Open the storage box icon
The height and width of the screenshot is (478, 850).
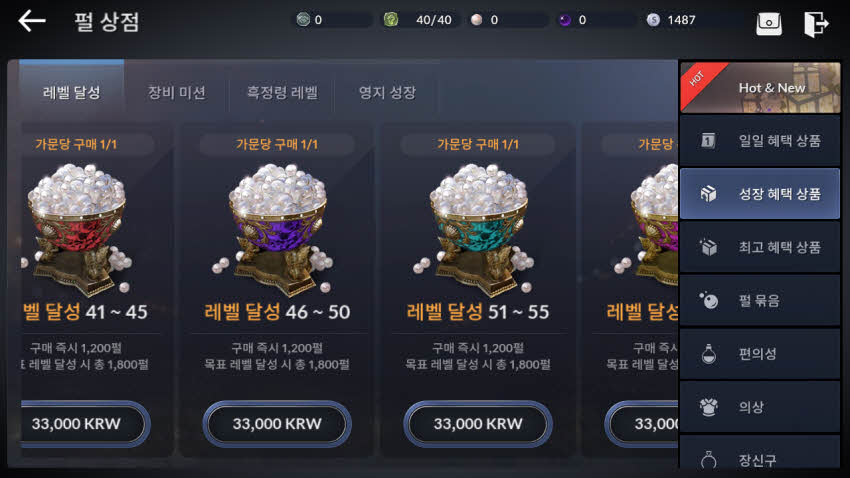coord(769,23)
